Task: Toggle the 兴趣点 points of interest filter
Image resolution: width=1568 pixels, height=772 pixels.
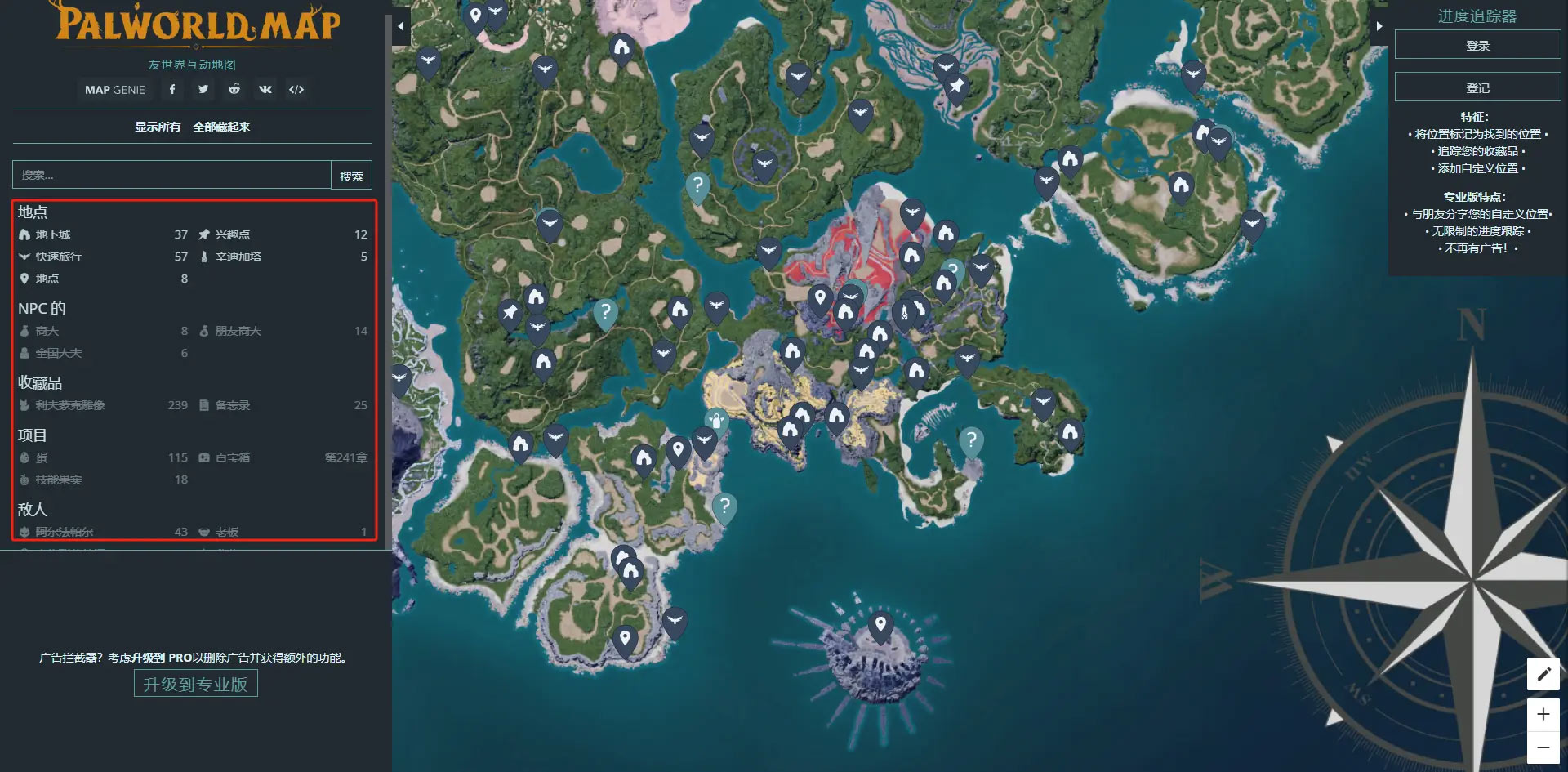Action: [232, 234]
